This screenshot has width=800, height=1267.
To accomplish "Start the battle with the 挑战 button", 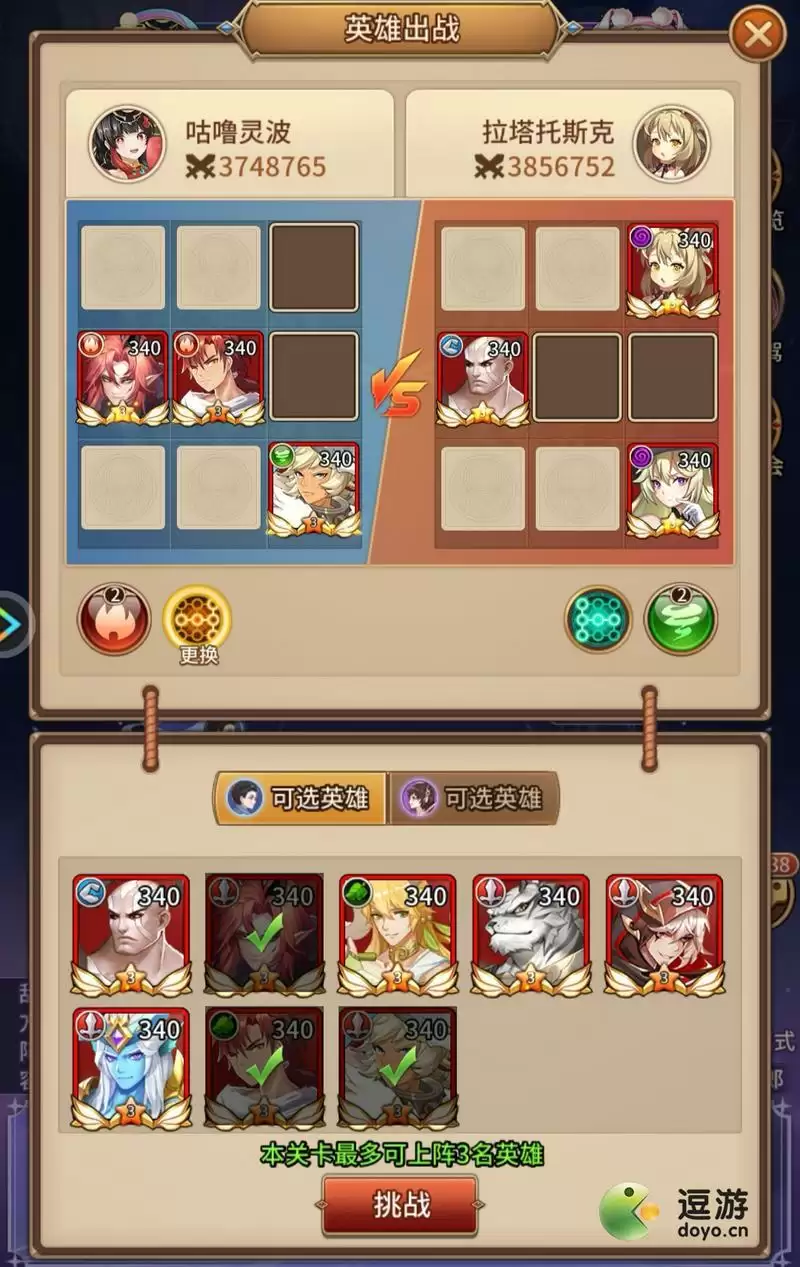I will click(x=400, y=1204).
